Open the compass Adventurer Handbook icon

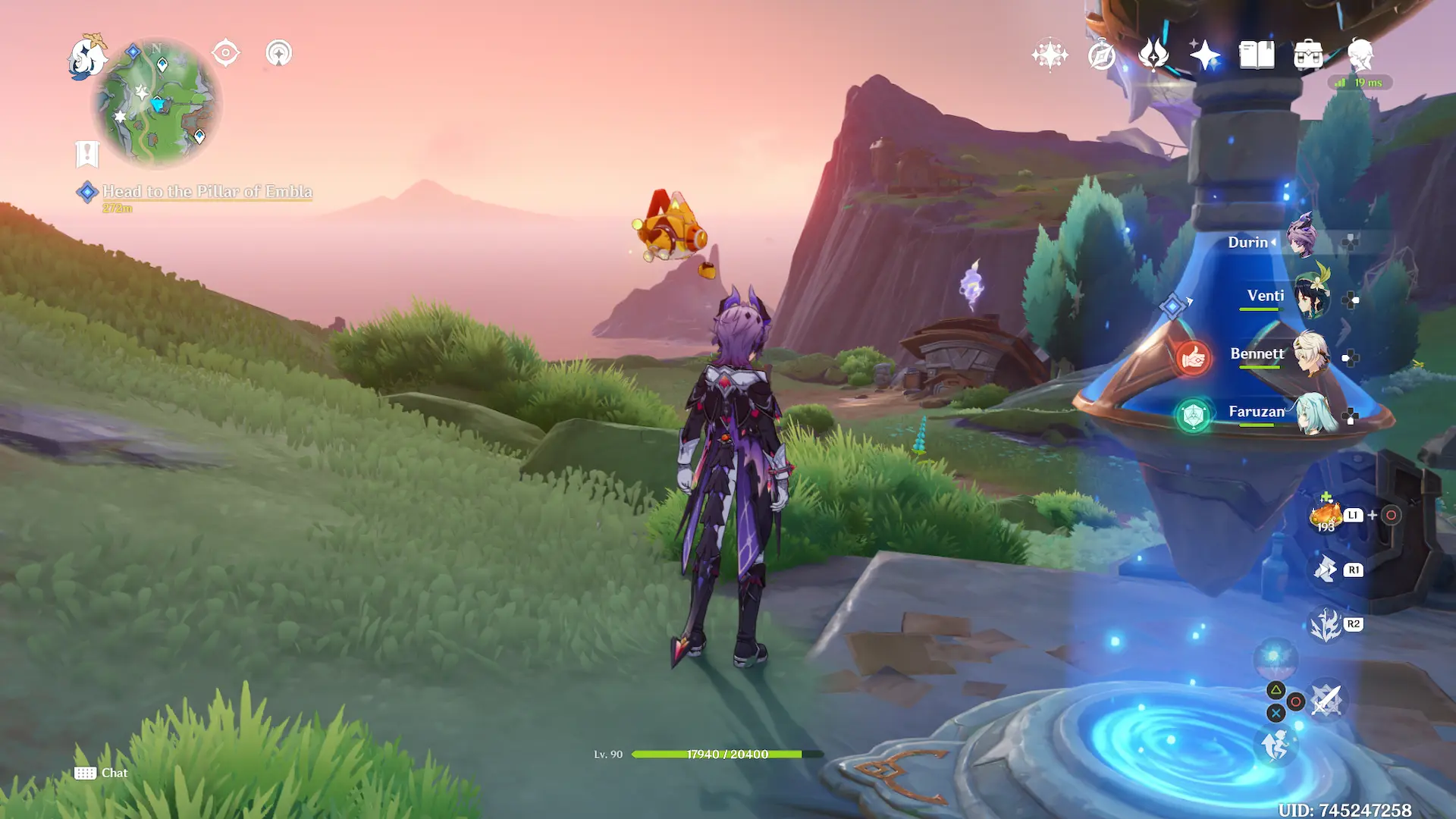point(1101,55)
